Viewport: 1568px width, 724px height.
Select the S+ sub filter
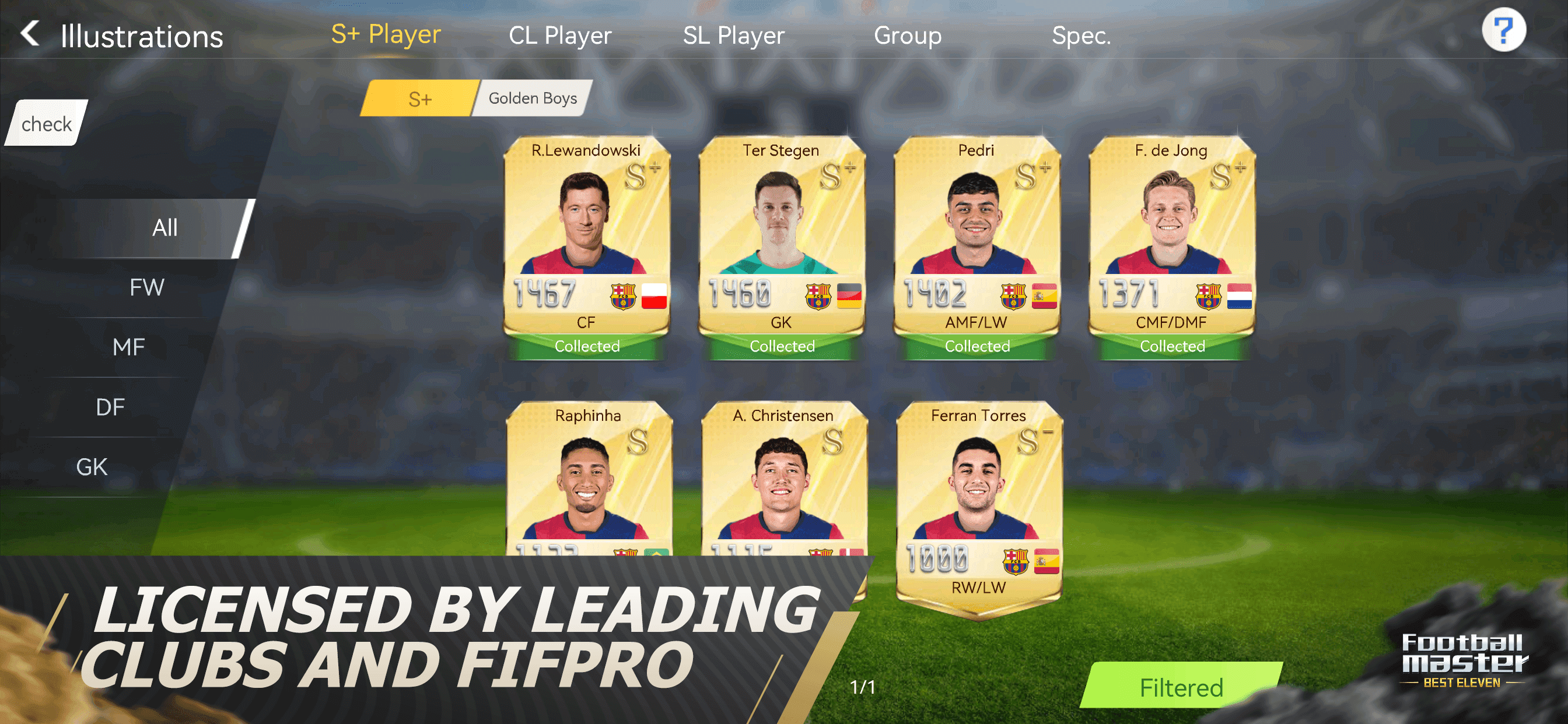(420, 98)
